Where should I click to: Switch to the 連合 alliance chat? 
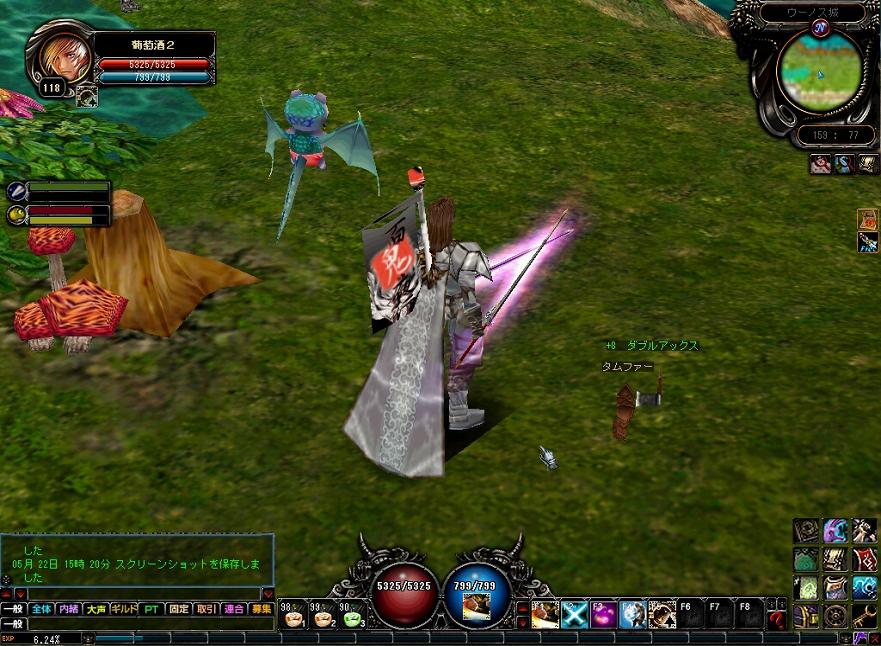coord(234,608)
